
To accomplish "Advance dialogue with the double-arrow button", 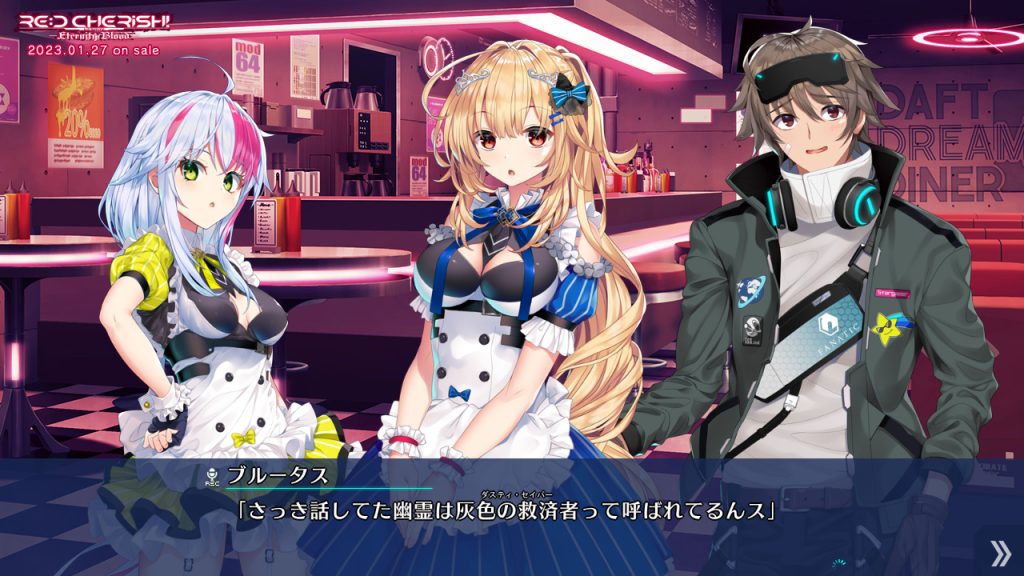I will 999,552.
